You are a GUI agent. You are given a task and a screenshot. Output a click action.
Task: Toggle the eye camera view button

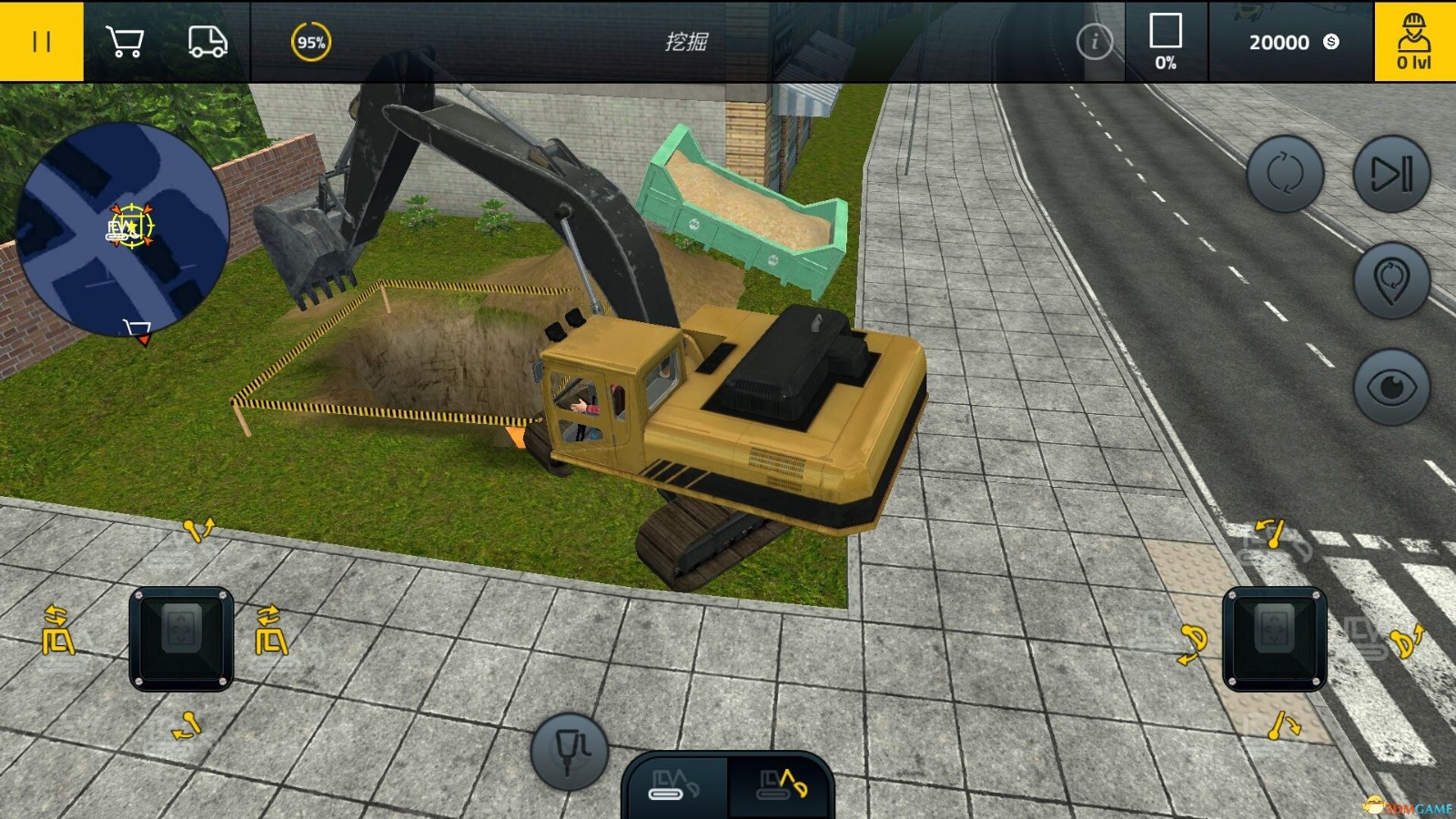pyautogui.click(x=1391, y=387)
